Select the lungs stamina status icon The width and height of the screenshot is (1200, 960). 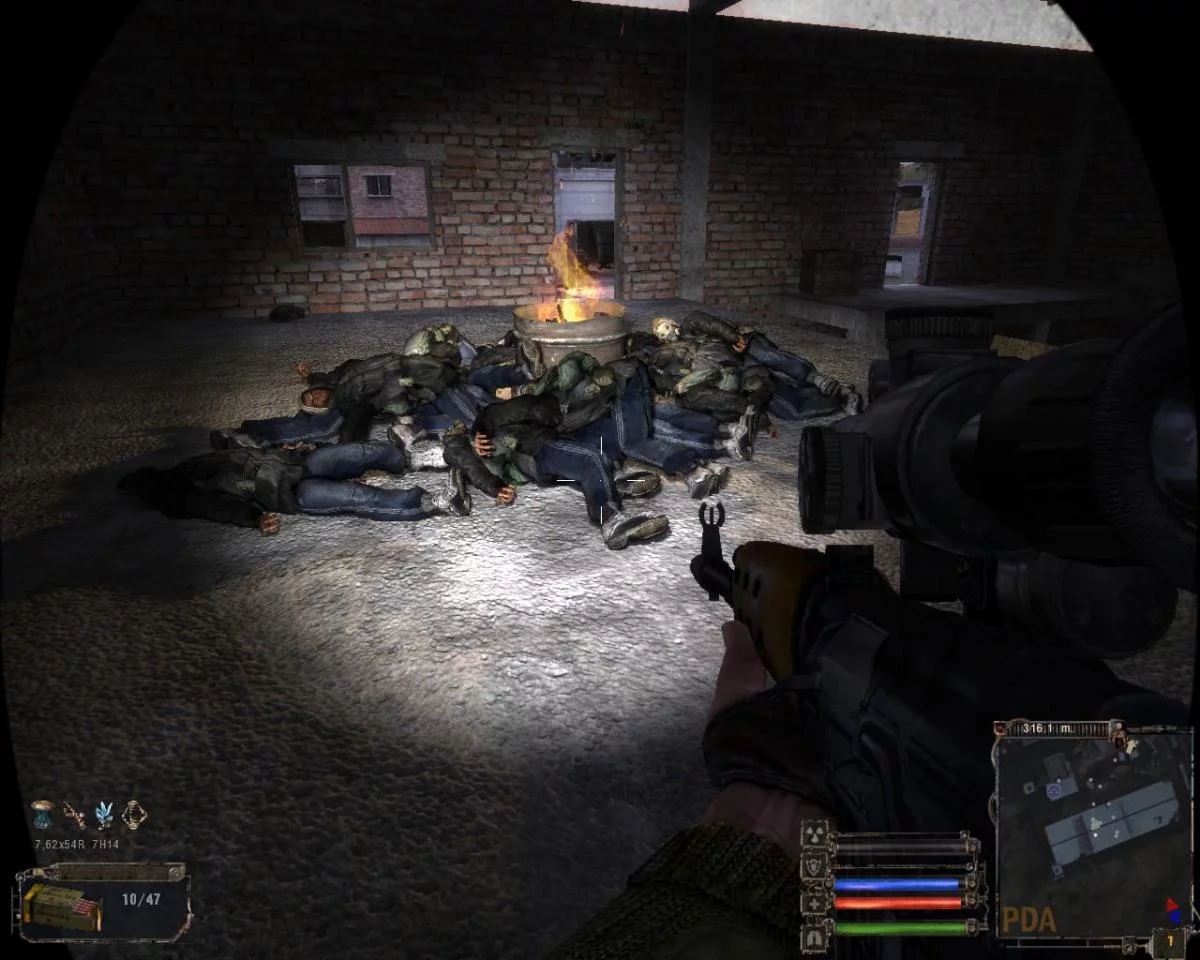[x=815, y=936]
